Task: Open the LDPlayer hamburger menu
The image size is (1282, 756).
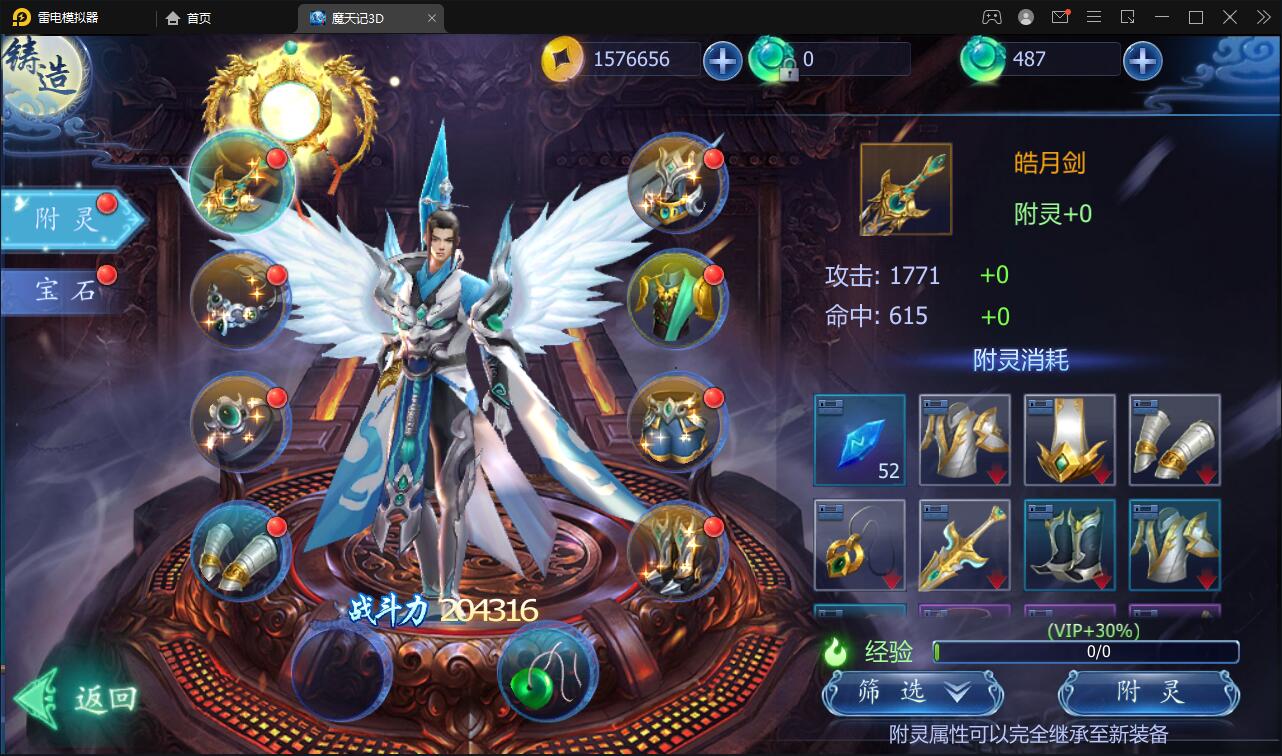Action: tap(1094, 17)
